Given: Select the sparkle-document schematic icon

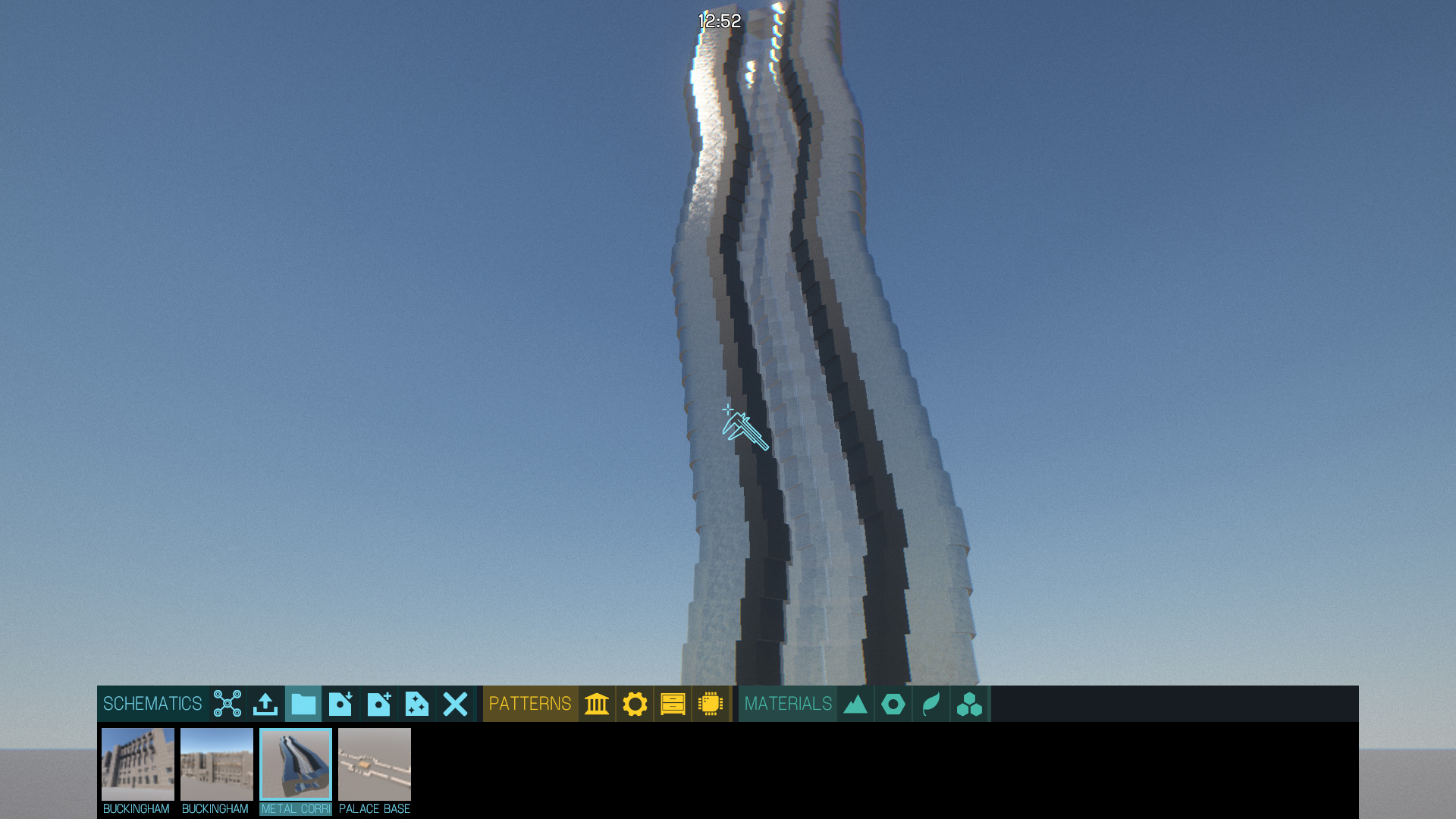Looking at the screenshot, I should pos(416,704).
